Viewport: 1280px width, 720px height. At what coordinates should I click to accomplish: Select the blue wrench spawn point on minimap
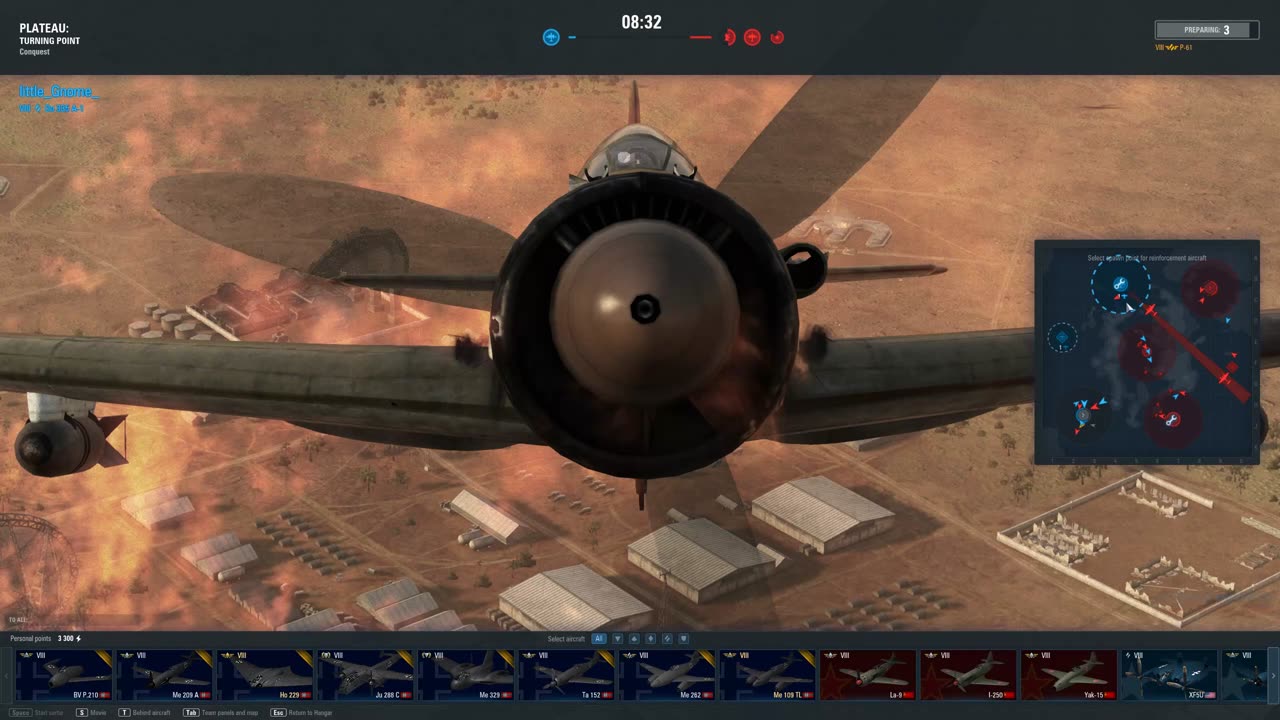[x=1120, y=285]
